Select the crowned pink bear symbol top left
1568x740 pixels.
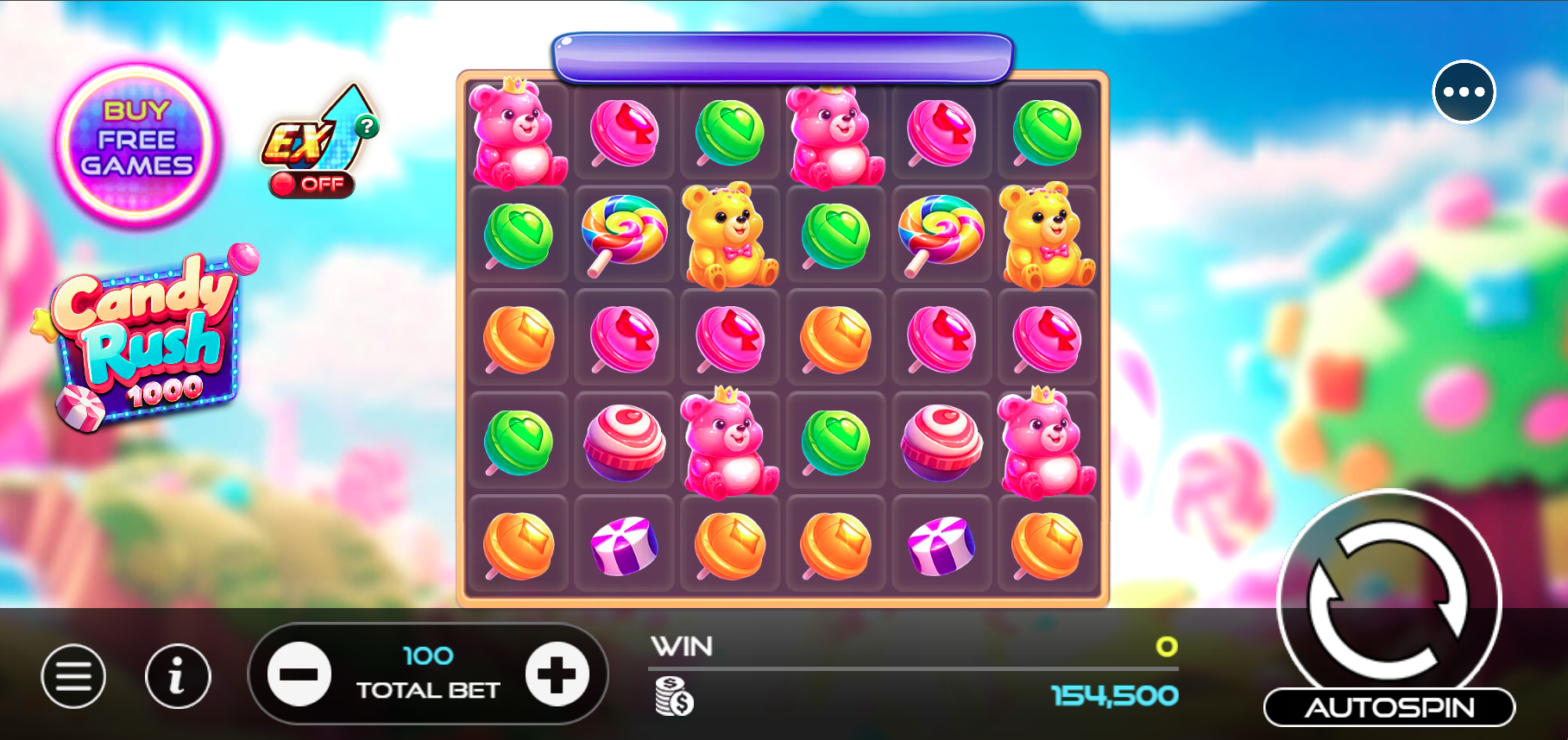[517, 134]
